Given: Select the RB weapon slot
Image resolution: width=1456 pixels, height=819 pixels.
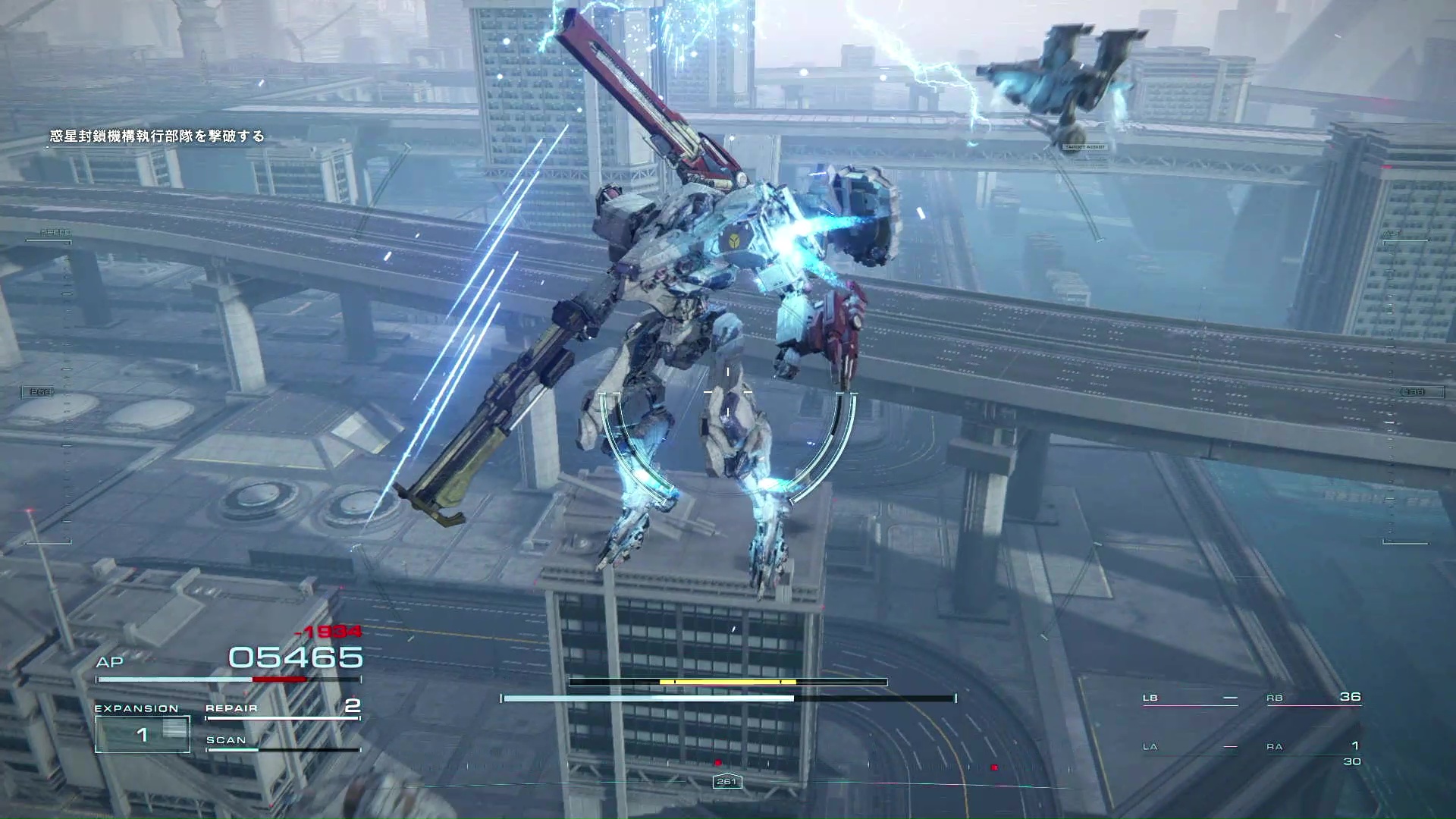Looking at the screenshot, I should point(1313,698).
